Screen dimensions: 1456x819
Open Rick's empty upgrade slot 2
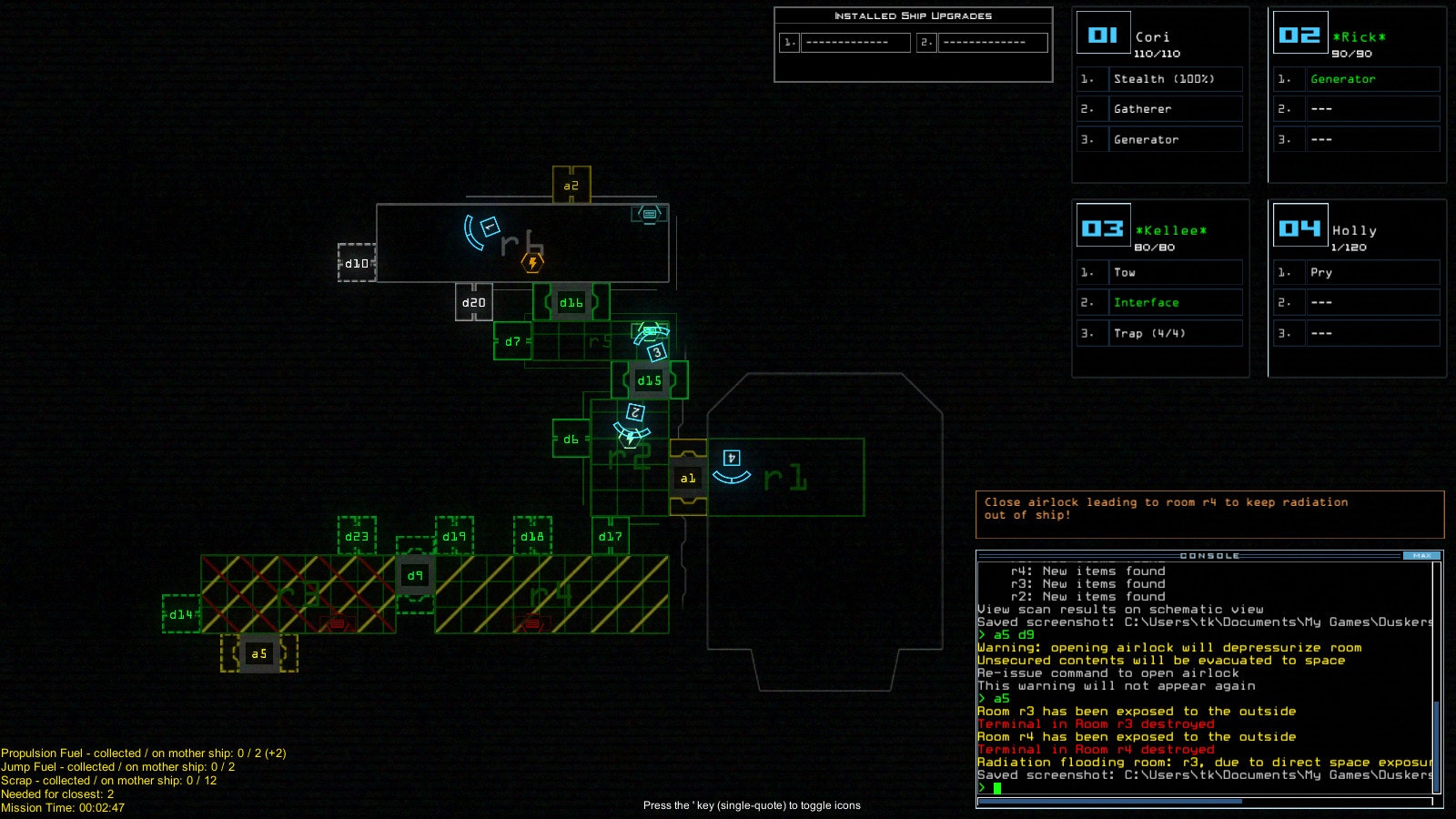tap(1373, 108)
